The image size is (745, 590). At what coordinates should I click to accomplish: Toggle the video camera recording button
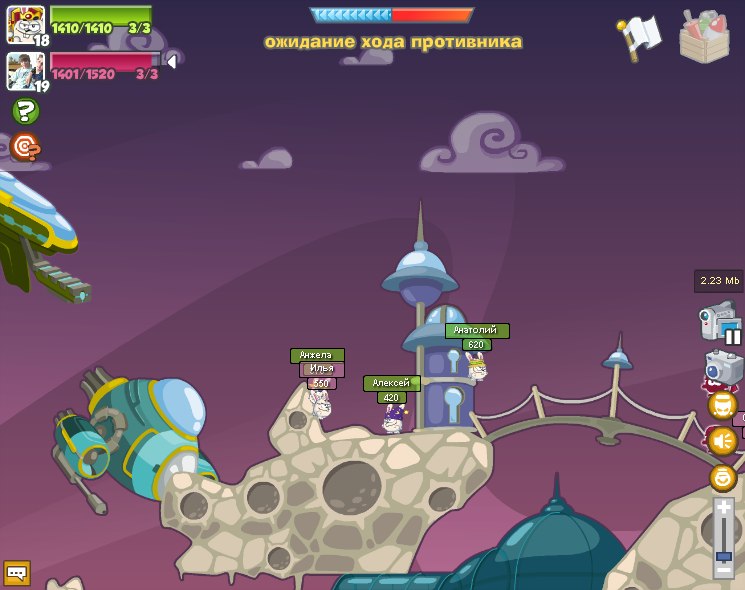pos(720,322)
